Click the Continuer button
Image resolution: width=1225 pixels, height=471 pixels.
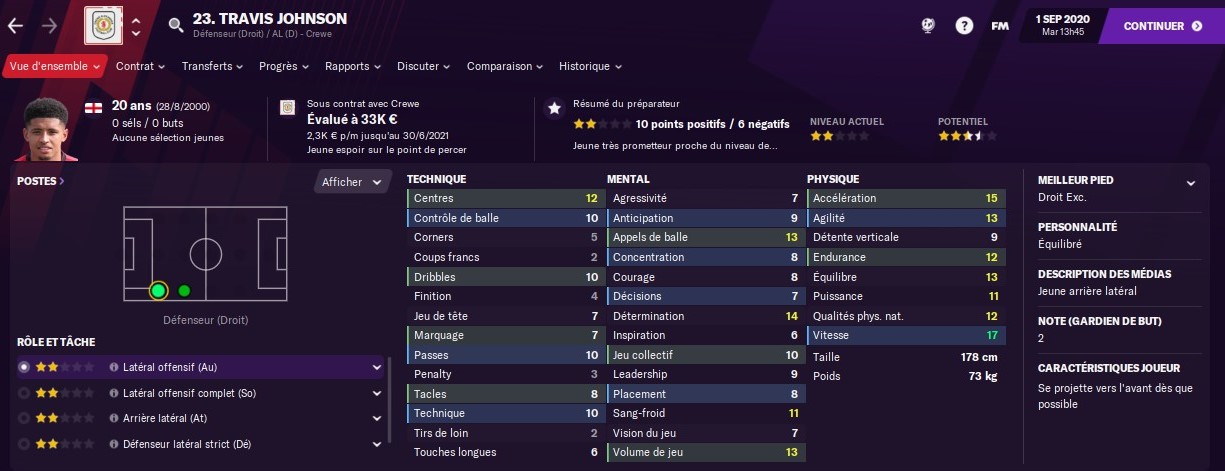tap(1162, 26)
